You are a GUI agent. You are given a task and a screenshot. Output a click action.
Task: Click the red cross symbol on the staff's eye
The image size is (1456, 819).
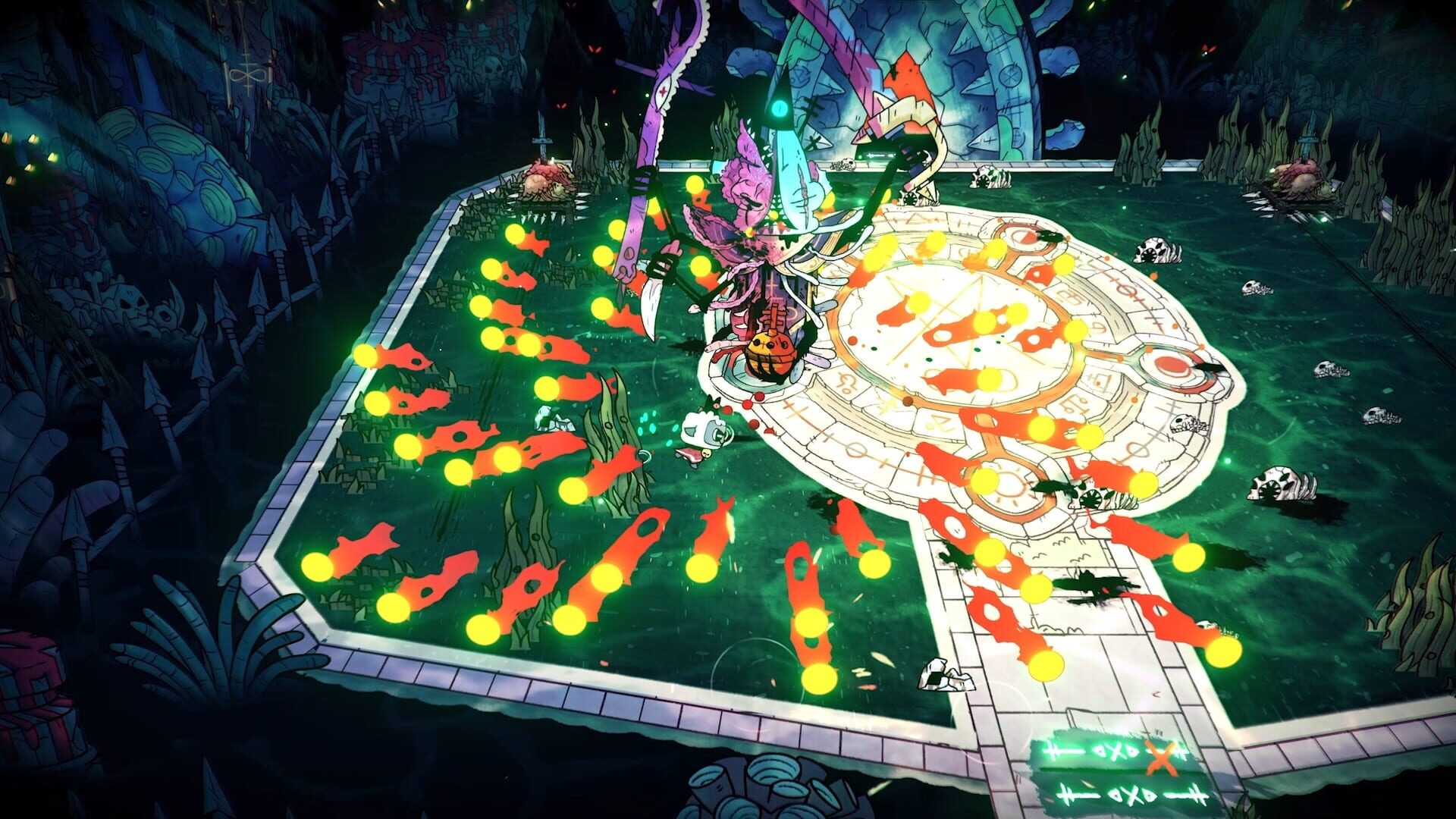click(662, 90)
